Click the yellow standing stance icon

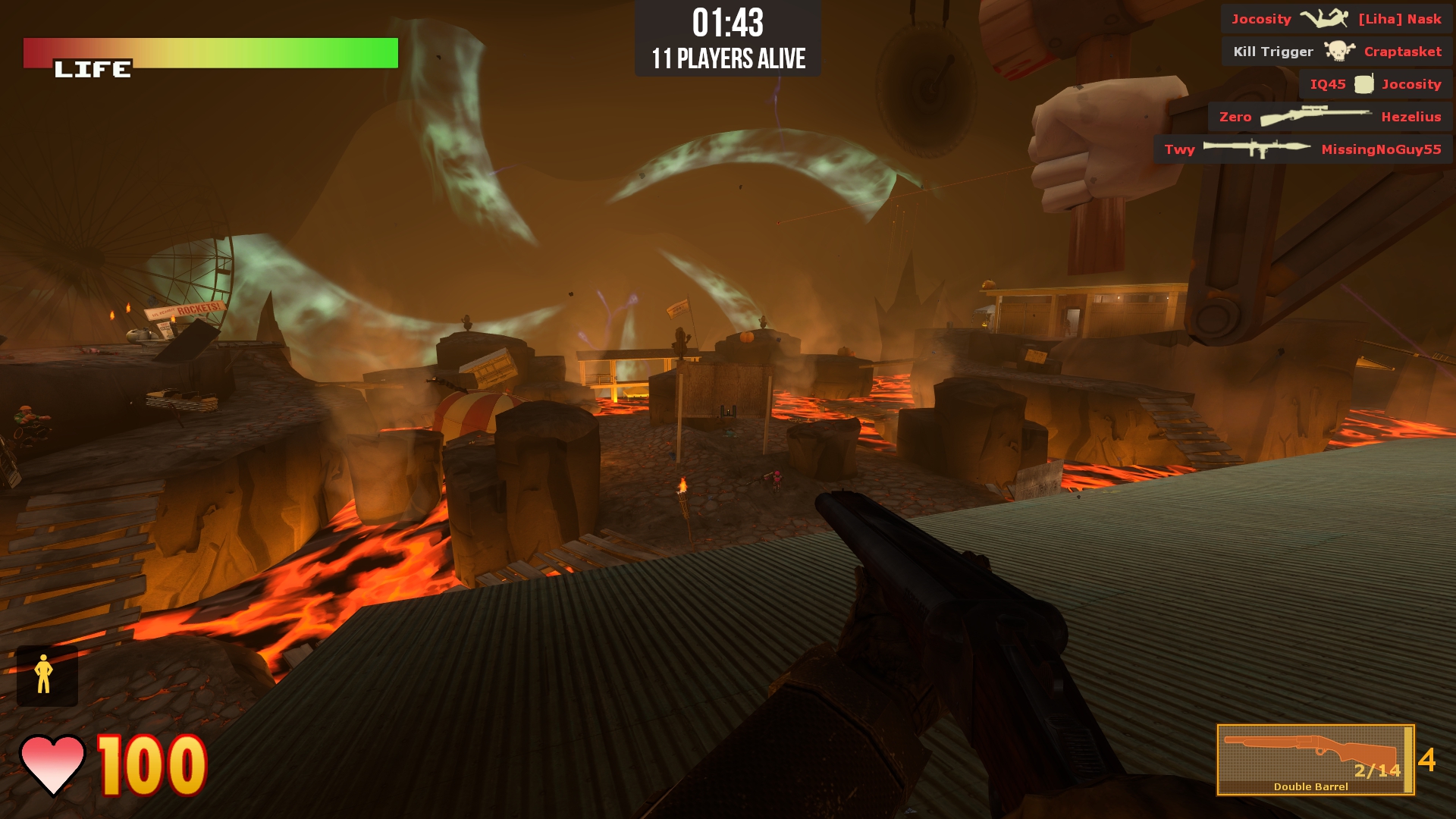tap(45, 674)
